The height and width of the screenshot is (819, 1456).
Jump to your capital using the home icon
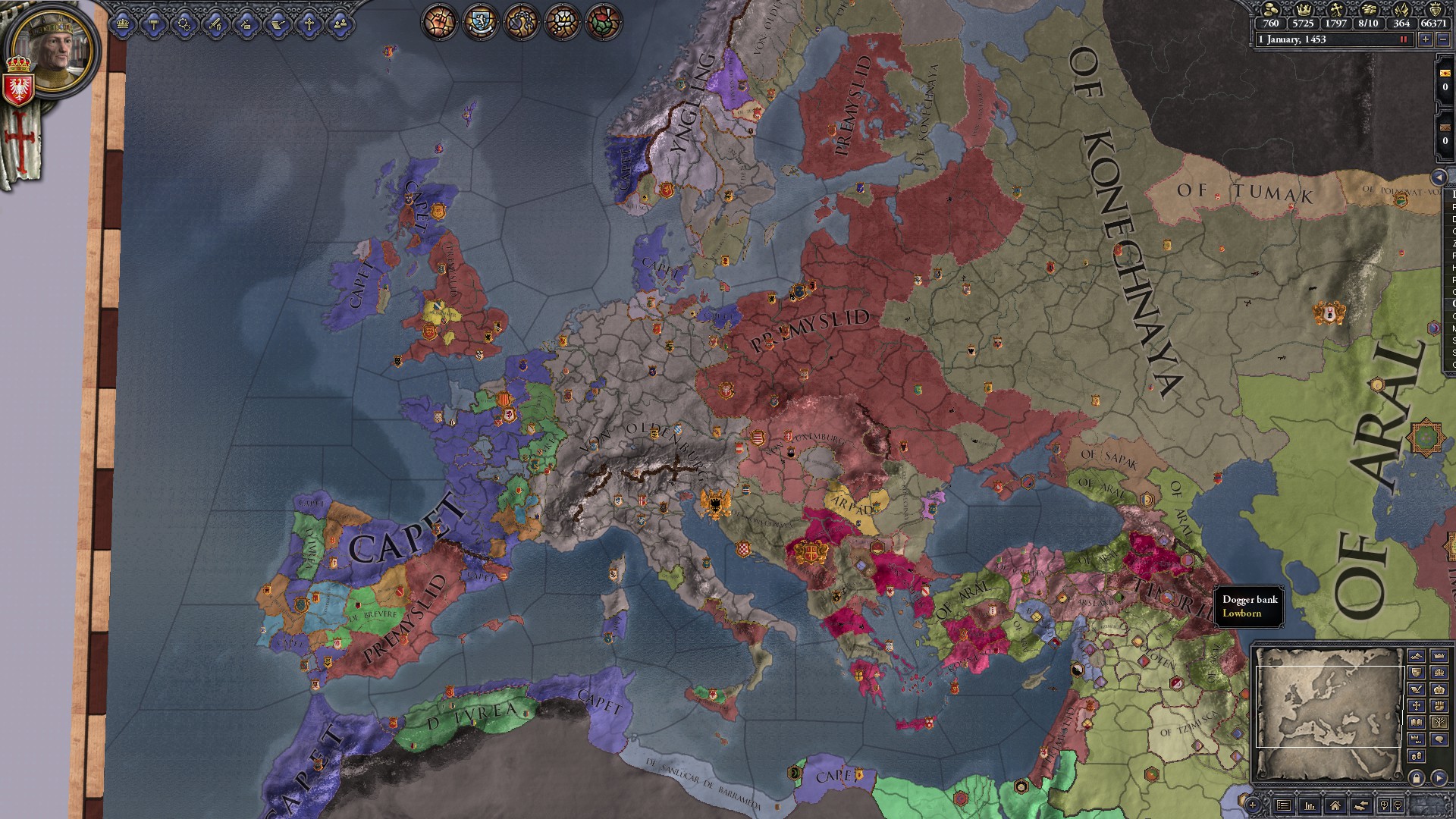[1335, 805]
